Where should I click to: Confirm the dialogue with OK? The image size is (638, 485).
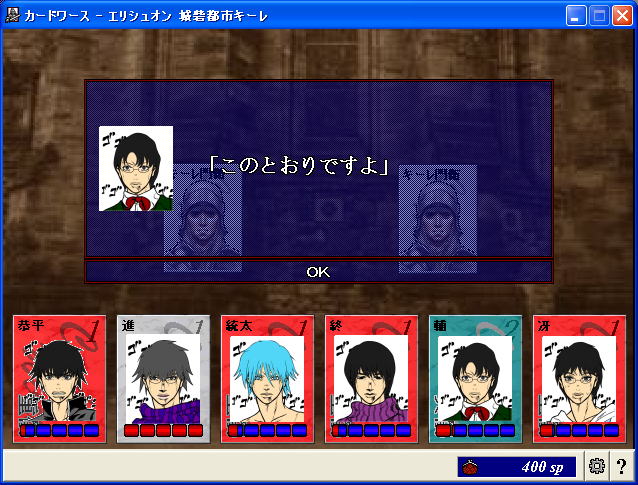pyautogui.click(x=318, y=271)
